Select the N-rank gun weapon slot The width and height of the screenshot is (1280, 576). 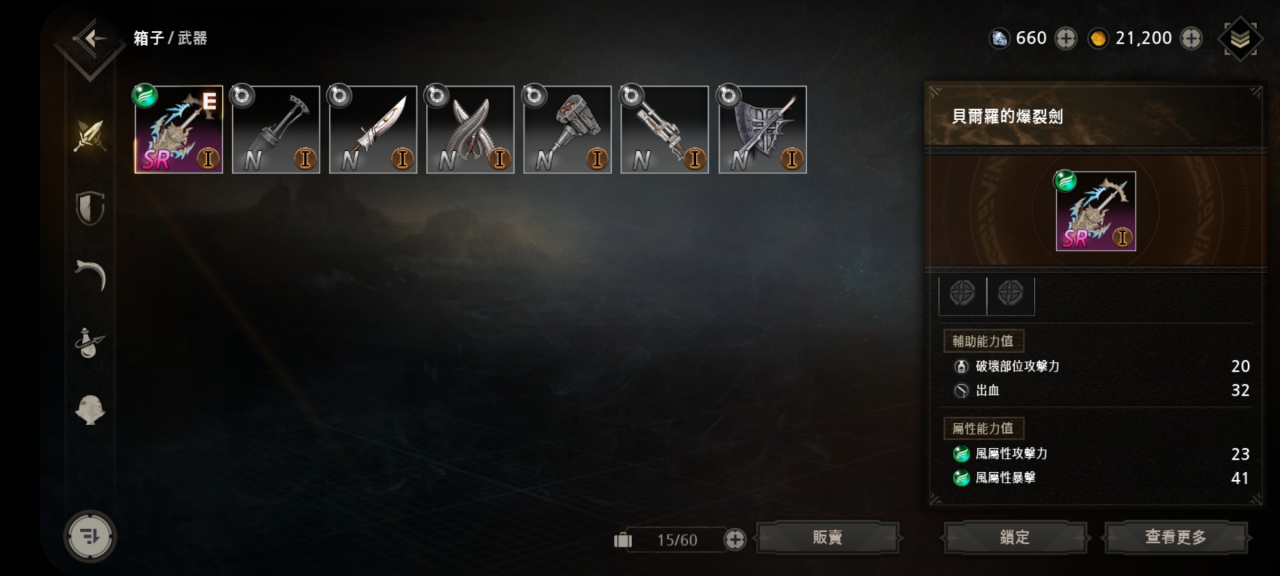[664, 130]
